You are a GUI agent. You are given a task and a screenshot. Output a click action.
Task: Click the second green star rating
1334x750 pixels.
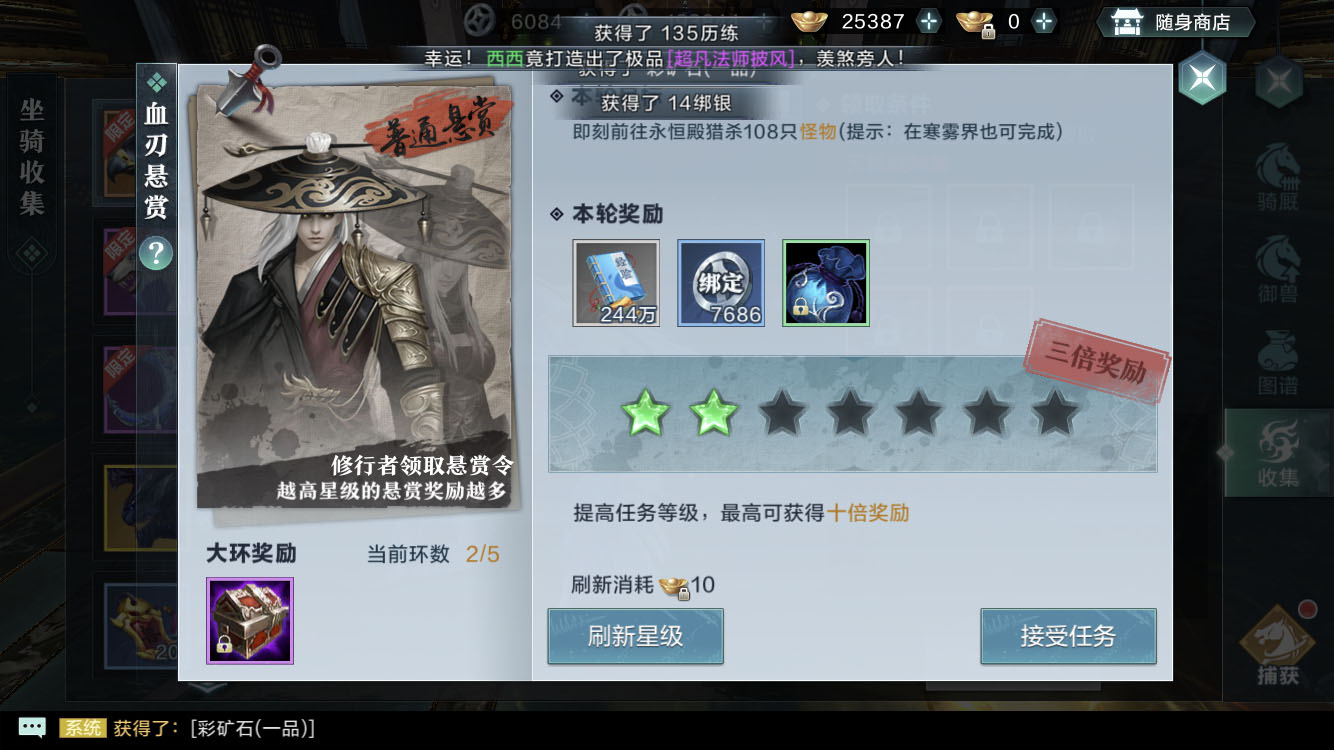click(716, 411)
